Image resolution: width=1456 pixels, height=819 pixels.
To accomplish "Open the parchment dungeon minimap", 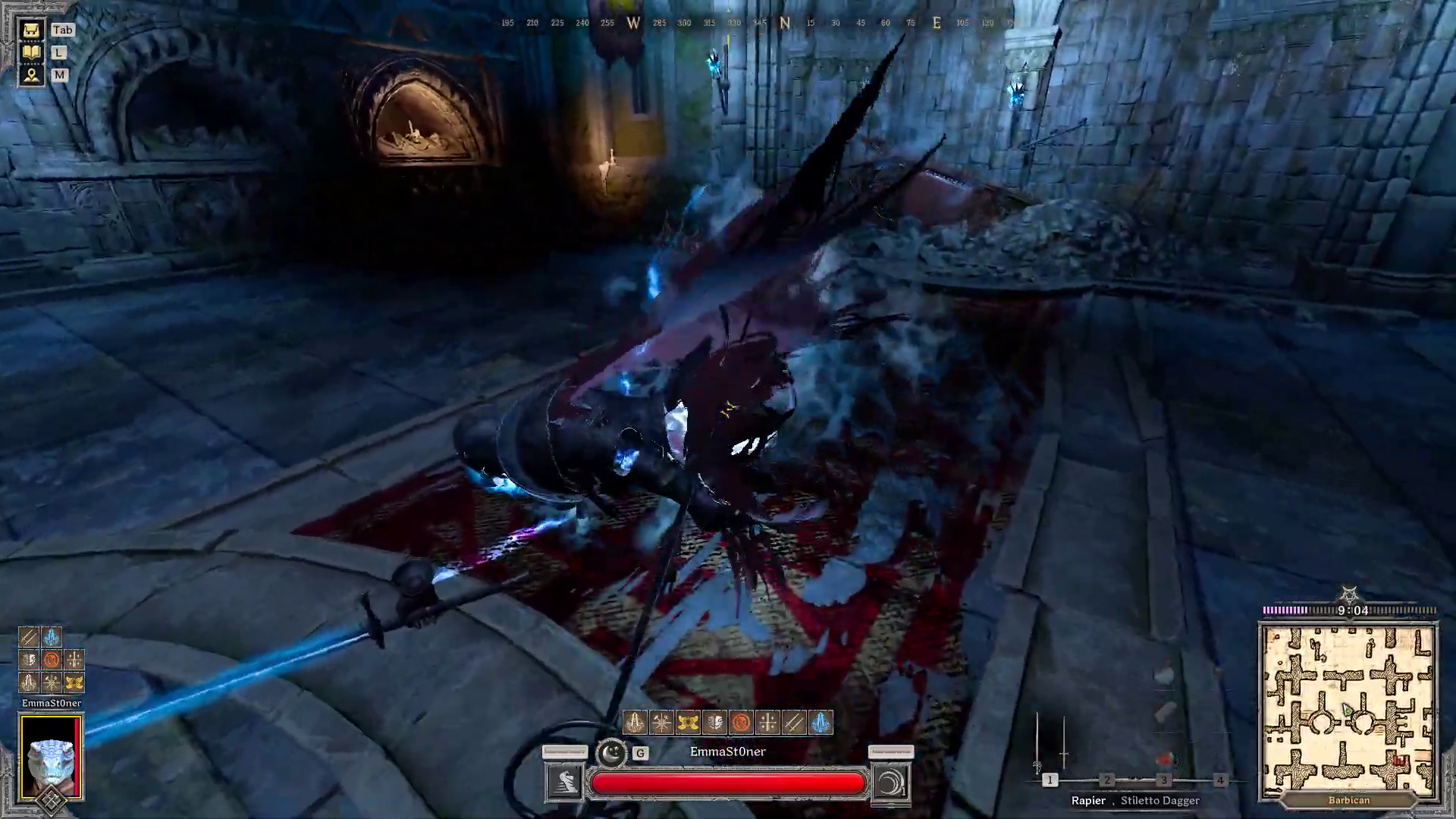I will pyautogui.click(x=1348, y=708).
